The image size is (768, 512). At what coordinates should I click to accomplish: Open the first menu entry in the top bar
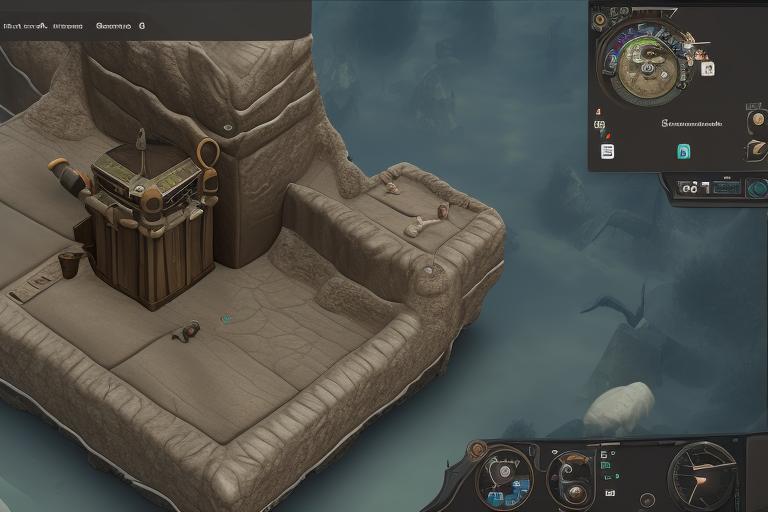pyautogui.click(x=24, y=25)
